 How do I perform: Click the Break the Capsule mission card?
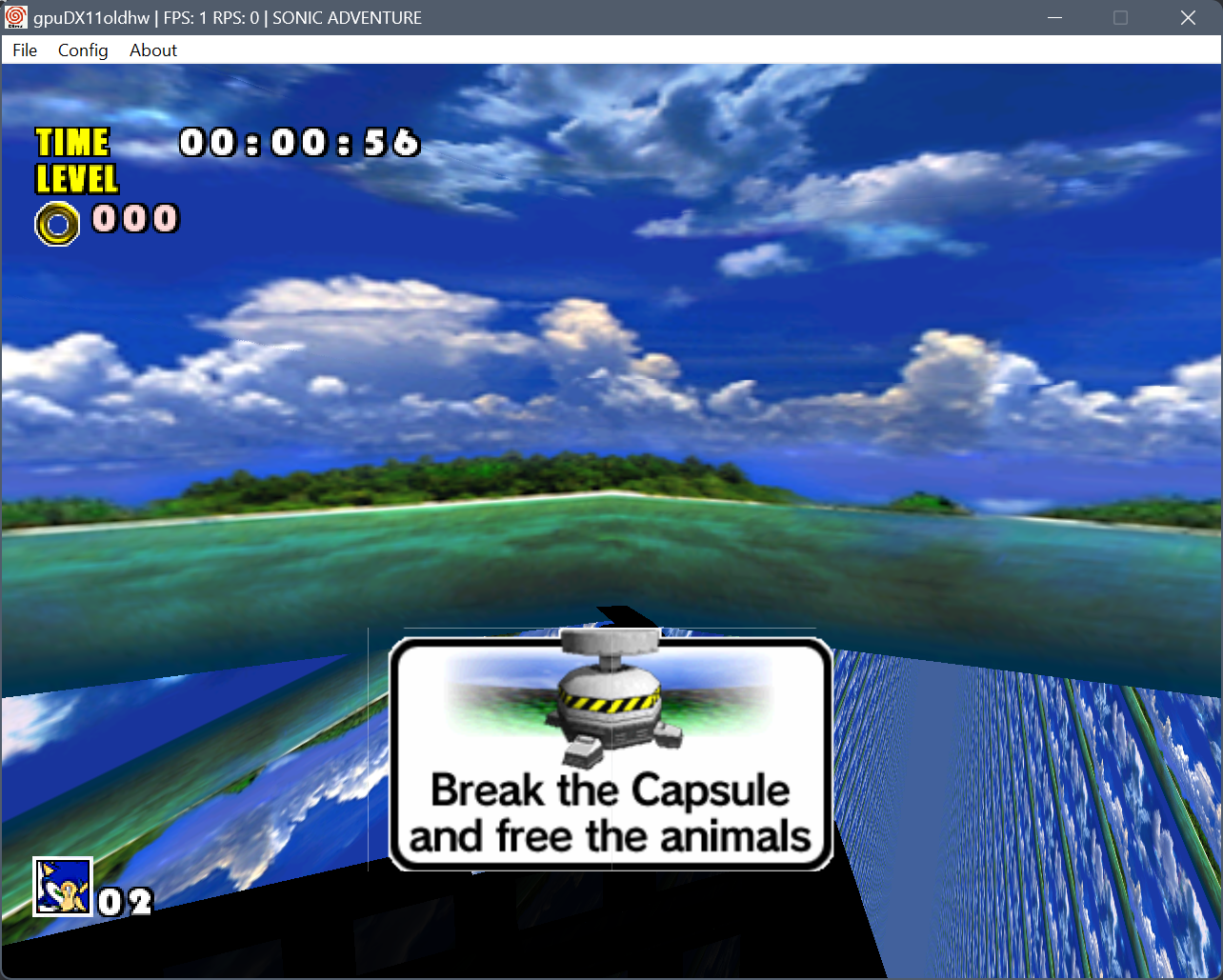[x=611, y=754]
